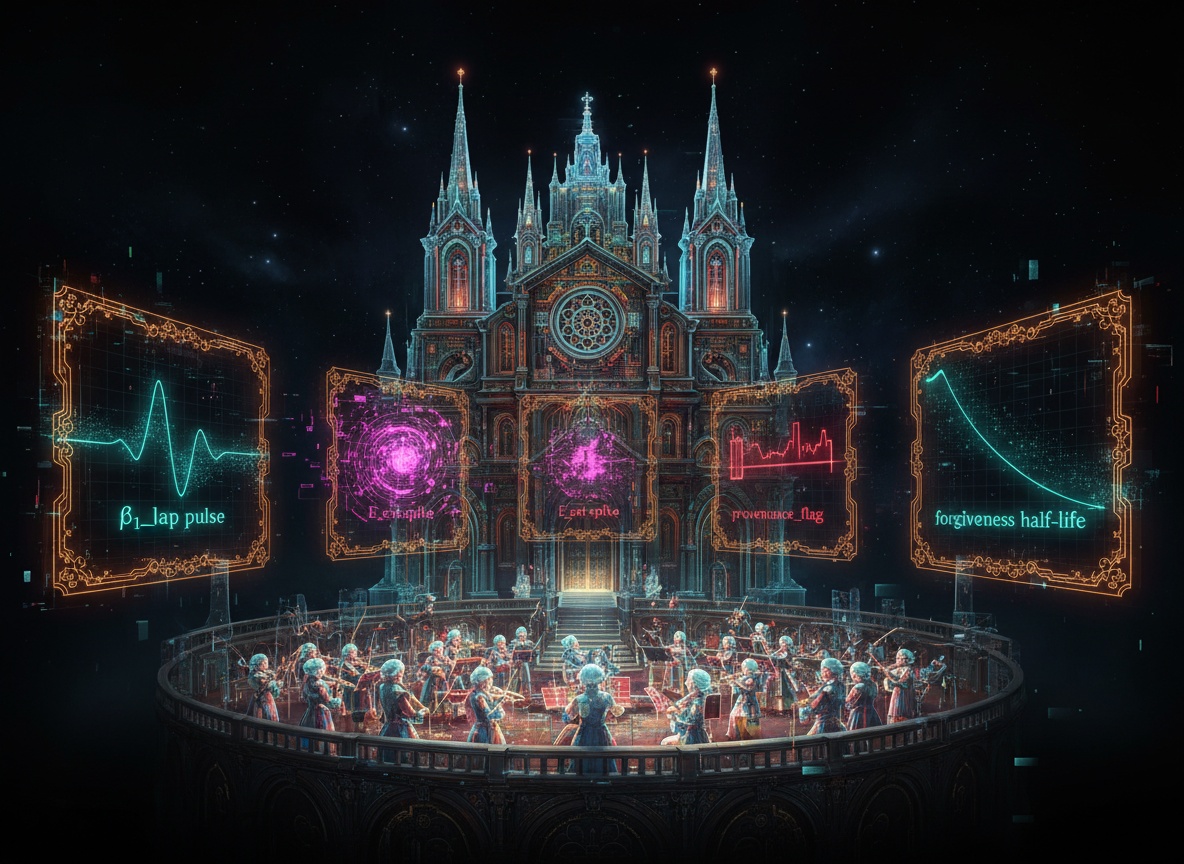Open the forgiveness half-life curve panel

[1020, 440]
